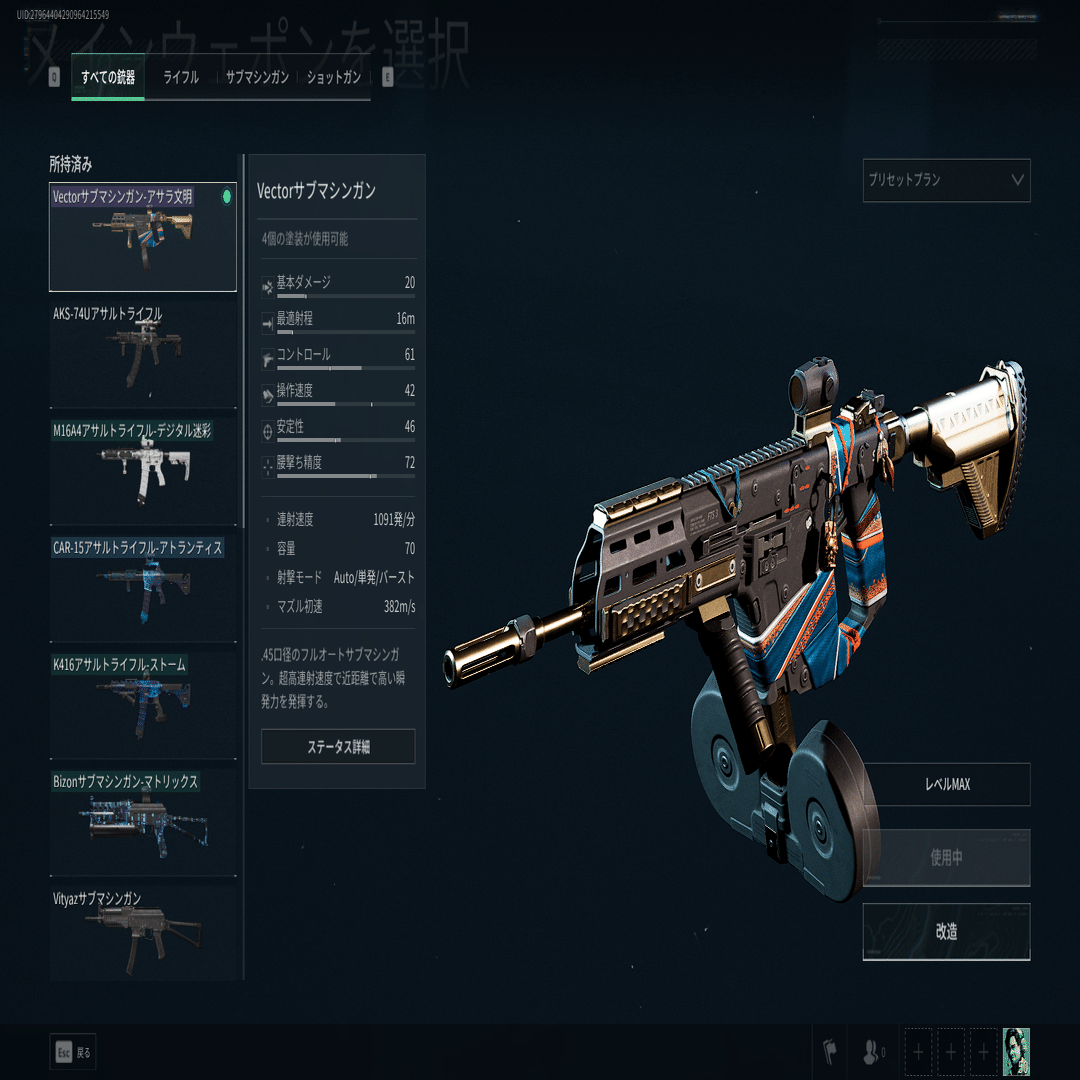1080x1080 pixels.
Task: Pick the Vityazサブマシンガン weapon
Action: (143, 934)
